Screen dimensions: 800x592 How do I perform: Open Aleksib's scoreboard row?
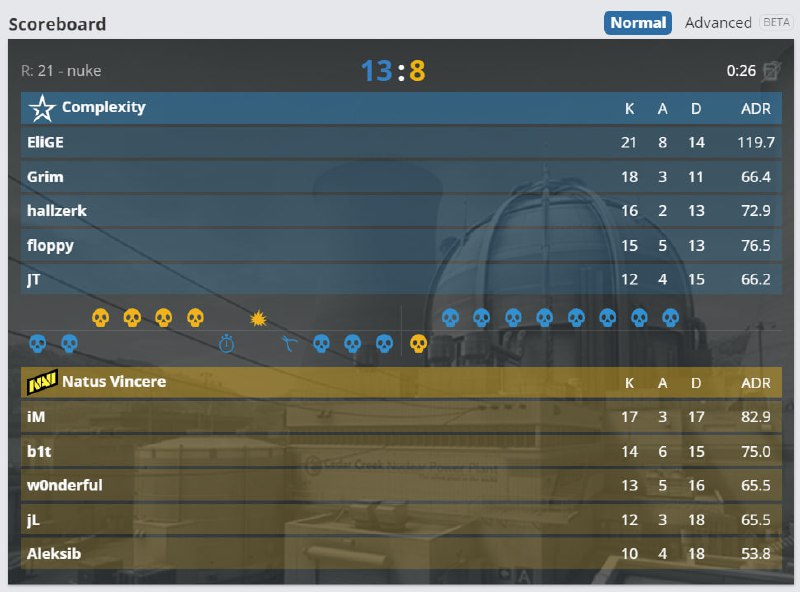point(52,554)
